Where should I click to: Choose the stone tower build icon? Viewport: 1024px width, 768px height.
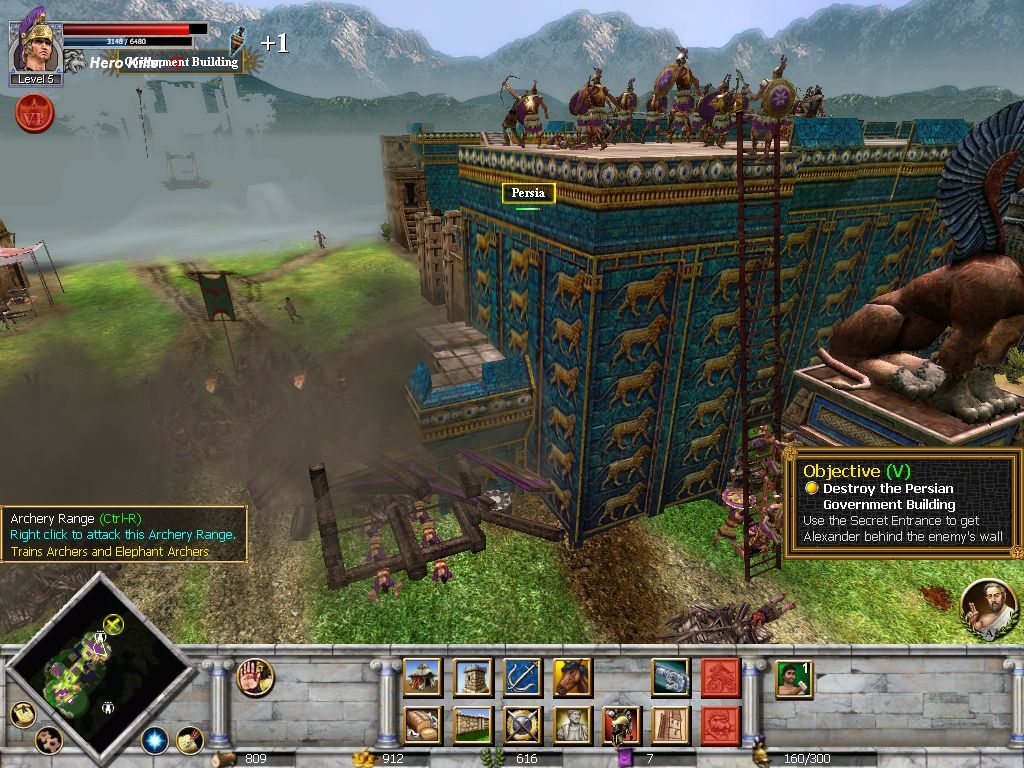(x=472, y=677)
